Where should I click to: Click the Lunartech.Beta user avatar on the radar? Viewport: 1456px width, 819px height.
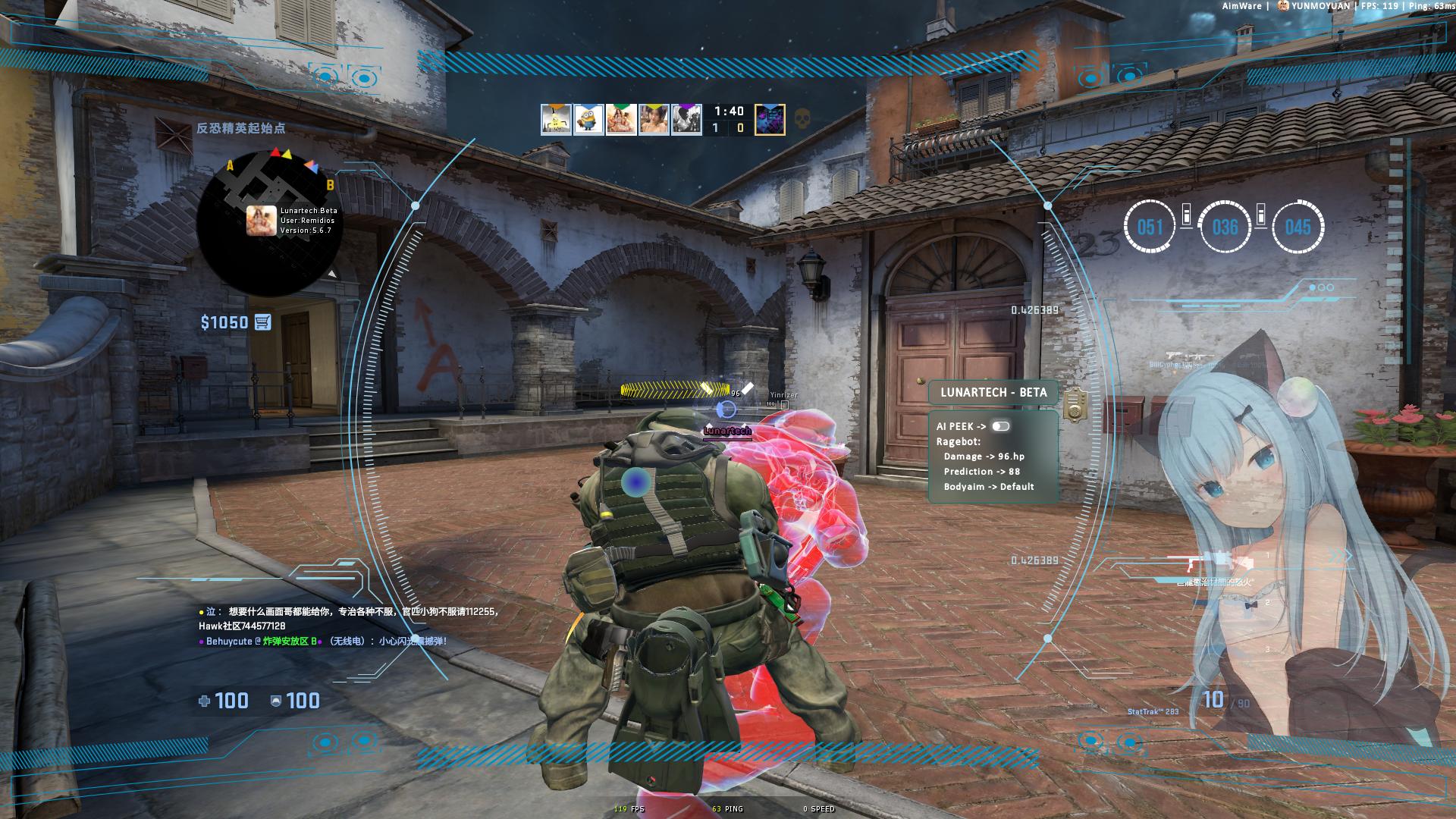click(x=261, y=221)
